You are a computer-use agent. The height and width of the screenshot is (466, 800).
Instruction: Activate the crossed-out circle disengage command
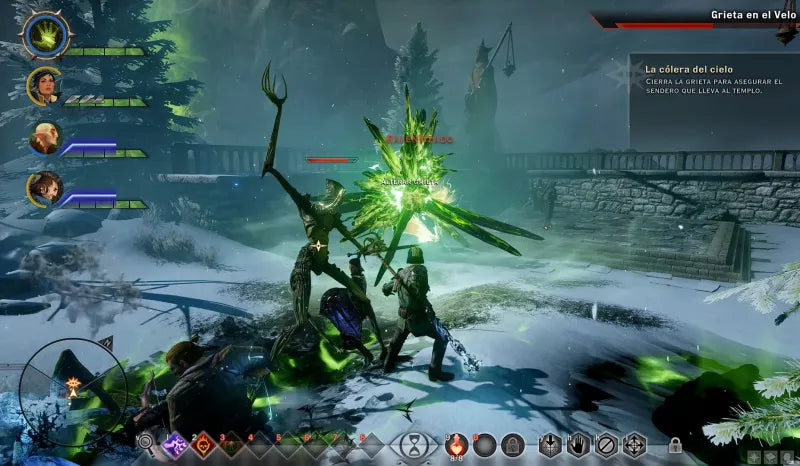[606, 445]
